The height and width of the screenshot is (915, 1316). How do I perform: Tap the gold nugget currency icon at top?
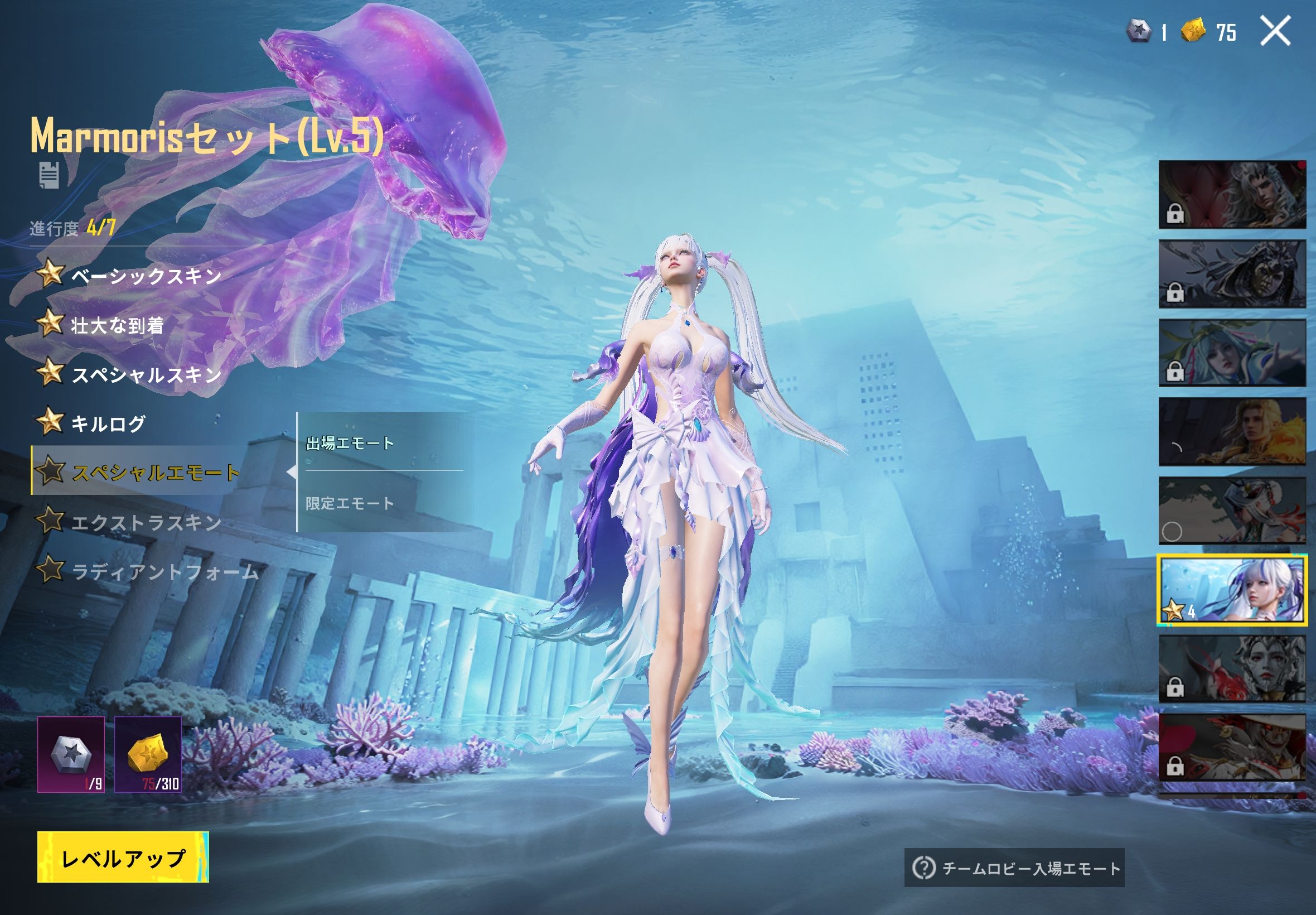point(1193,30)
